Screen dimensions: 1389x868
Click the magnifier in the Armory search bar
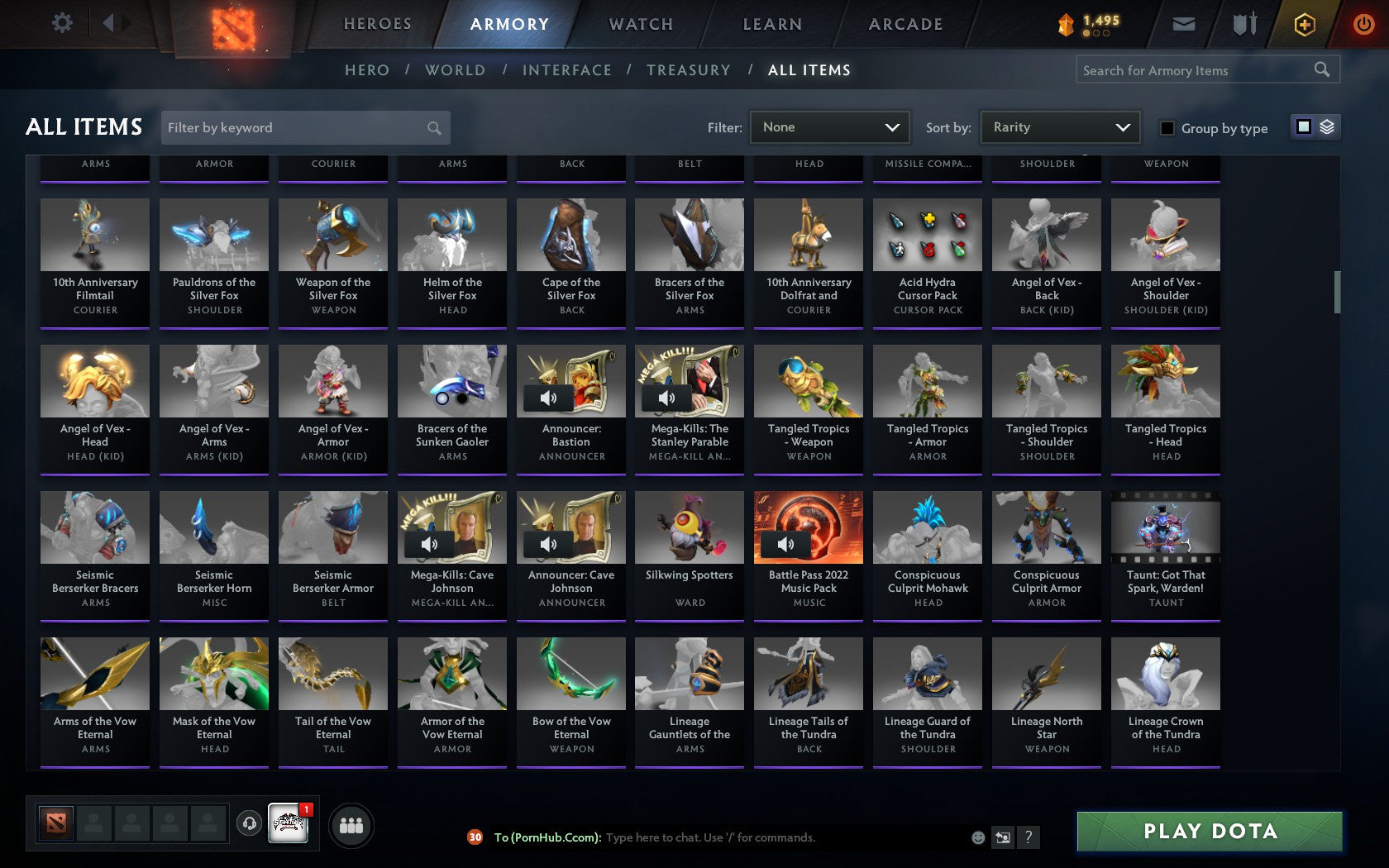click(1320, 69)
